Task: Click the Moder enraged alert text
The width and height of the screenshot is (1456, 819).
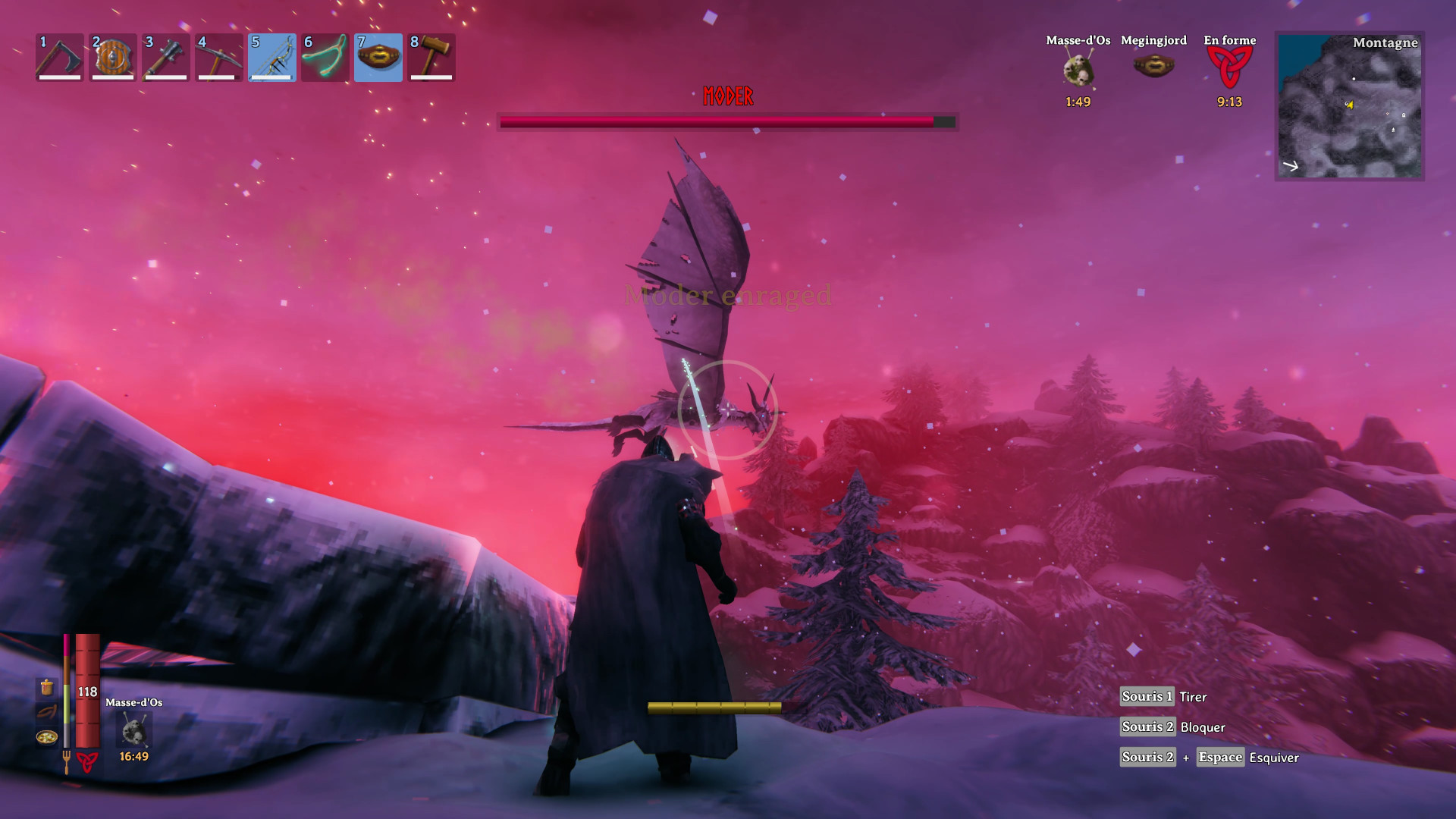Action: pyautogui.click(x=727, y=296)
